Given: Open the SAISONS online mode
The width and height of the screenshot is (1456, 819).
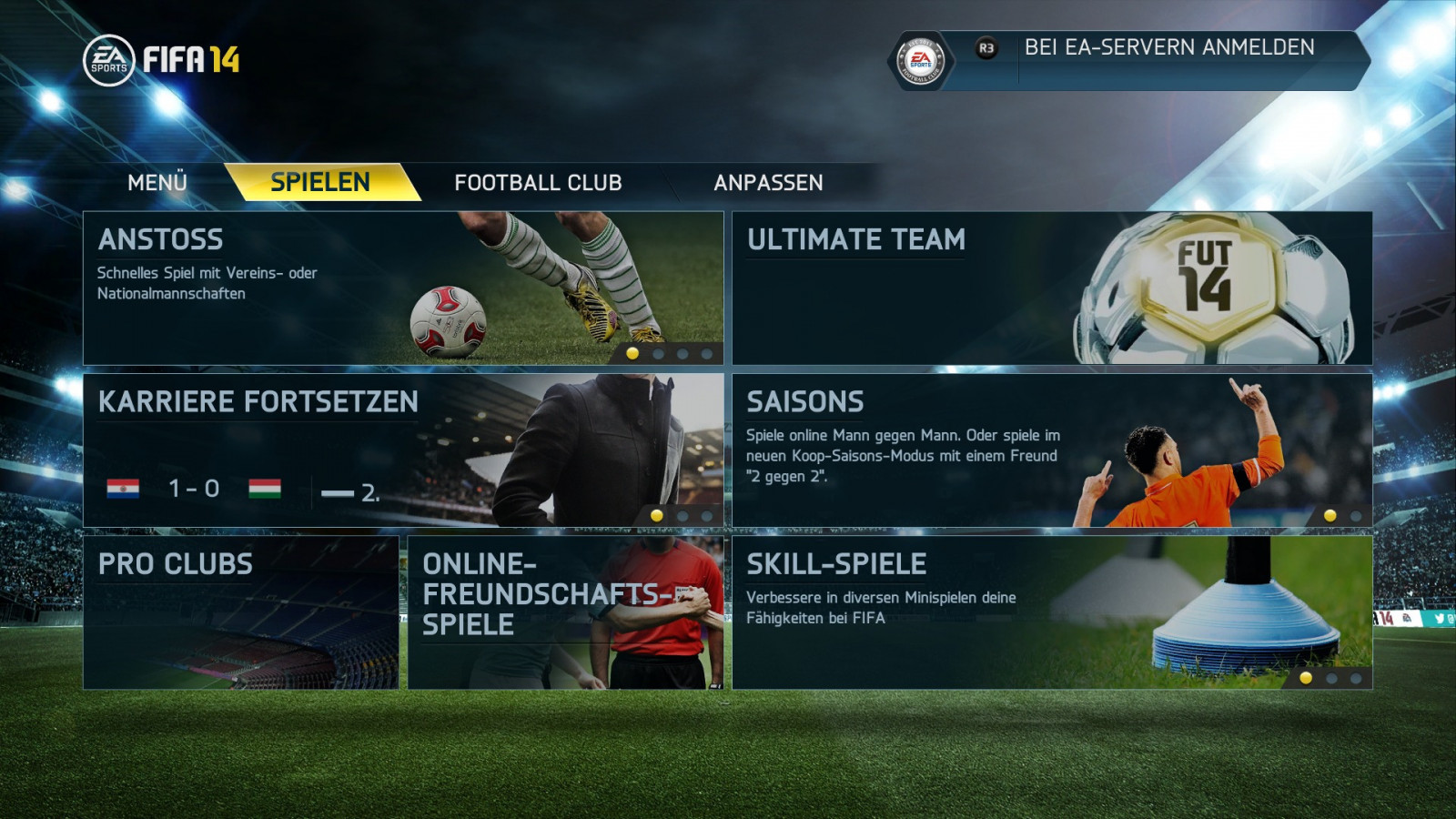Looking at the screenshot, I should coord(1052,450).
